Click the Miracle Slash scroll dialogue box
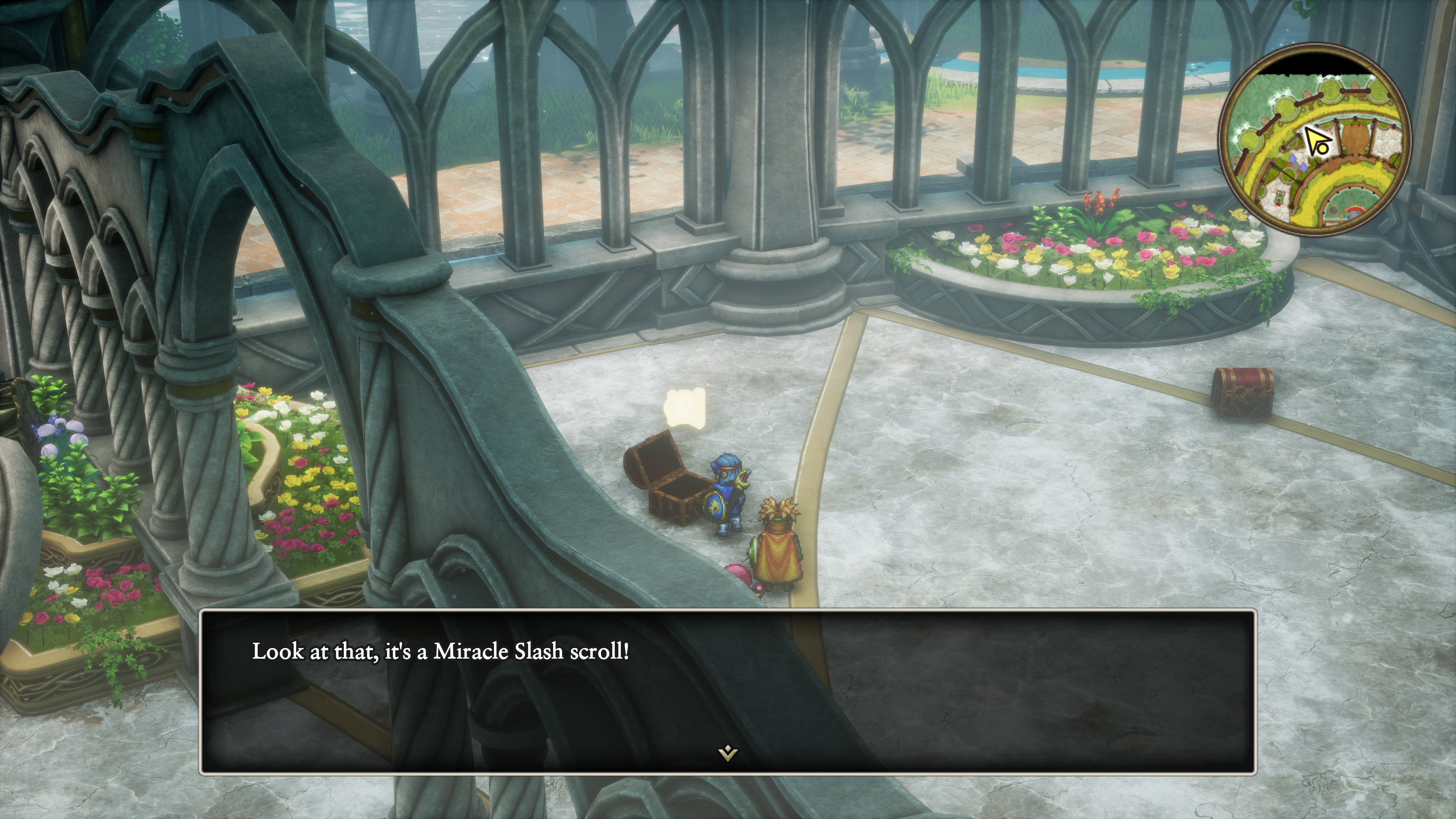Screen dimensions: 1456x819 point(728,691)
